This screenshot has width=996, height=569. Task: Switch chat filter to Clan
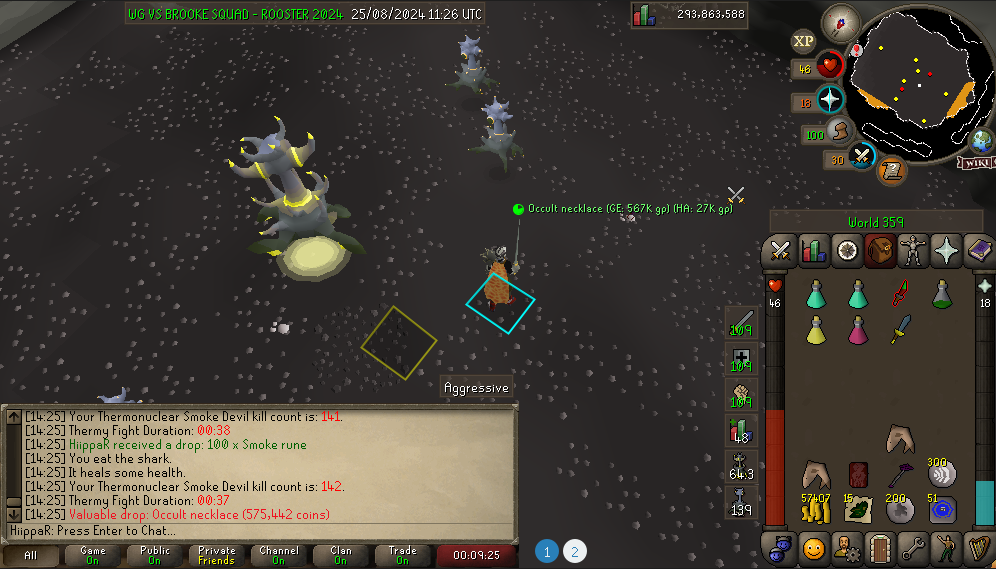pyautogui.click(x=341, y=555)
